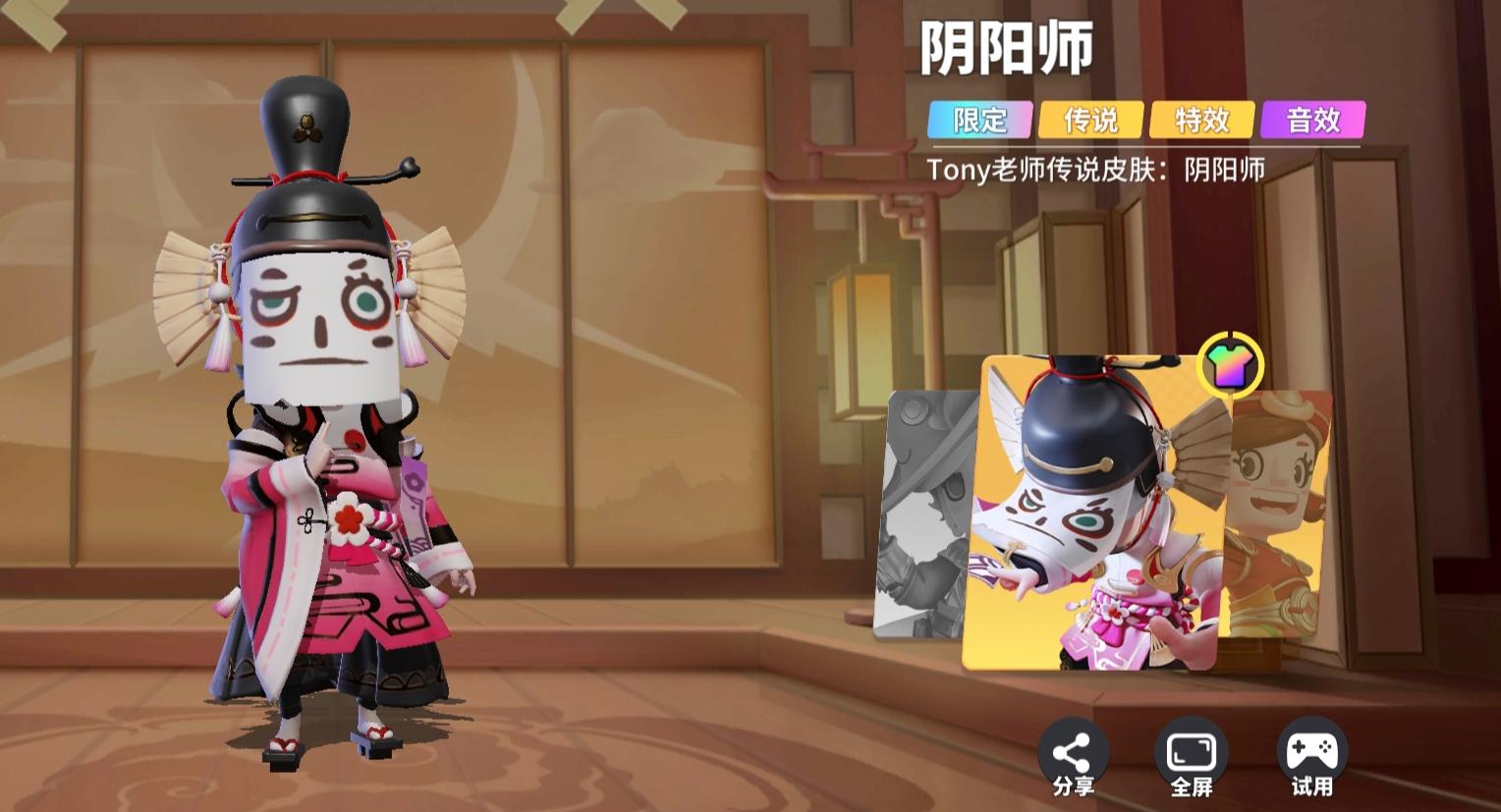The image size is (1501, 812).
Task: Click the Tony老师传说皮肤 description text
Action: pos(1097,170)
